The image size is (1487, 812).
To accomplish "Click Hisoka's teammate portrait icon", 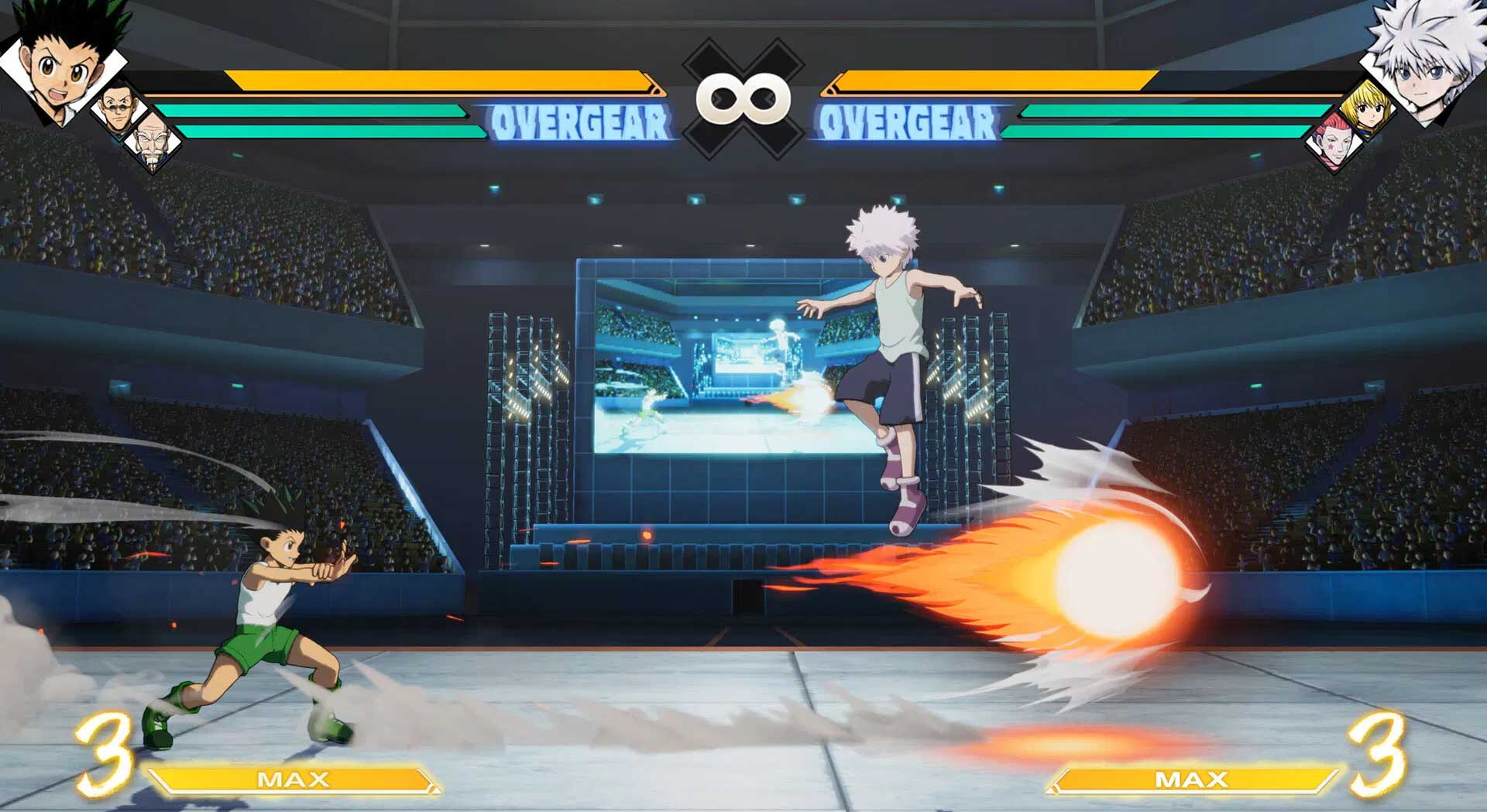I will (1334, 142).
